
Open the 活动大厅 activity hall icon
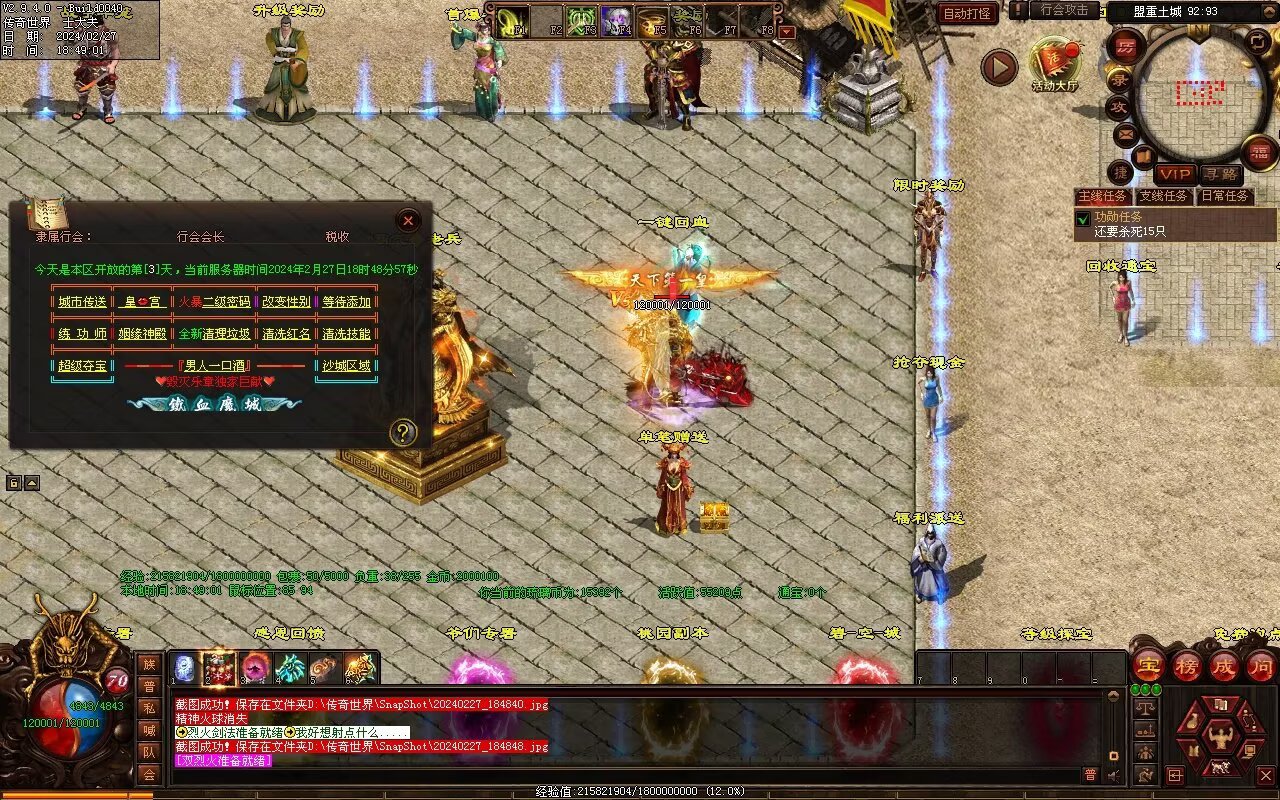(x=1055, y=64)
